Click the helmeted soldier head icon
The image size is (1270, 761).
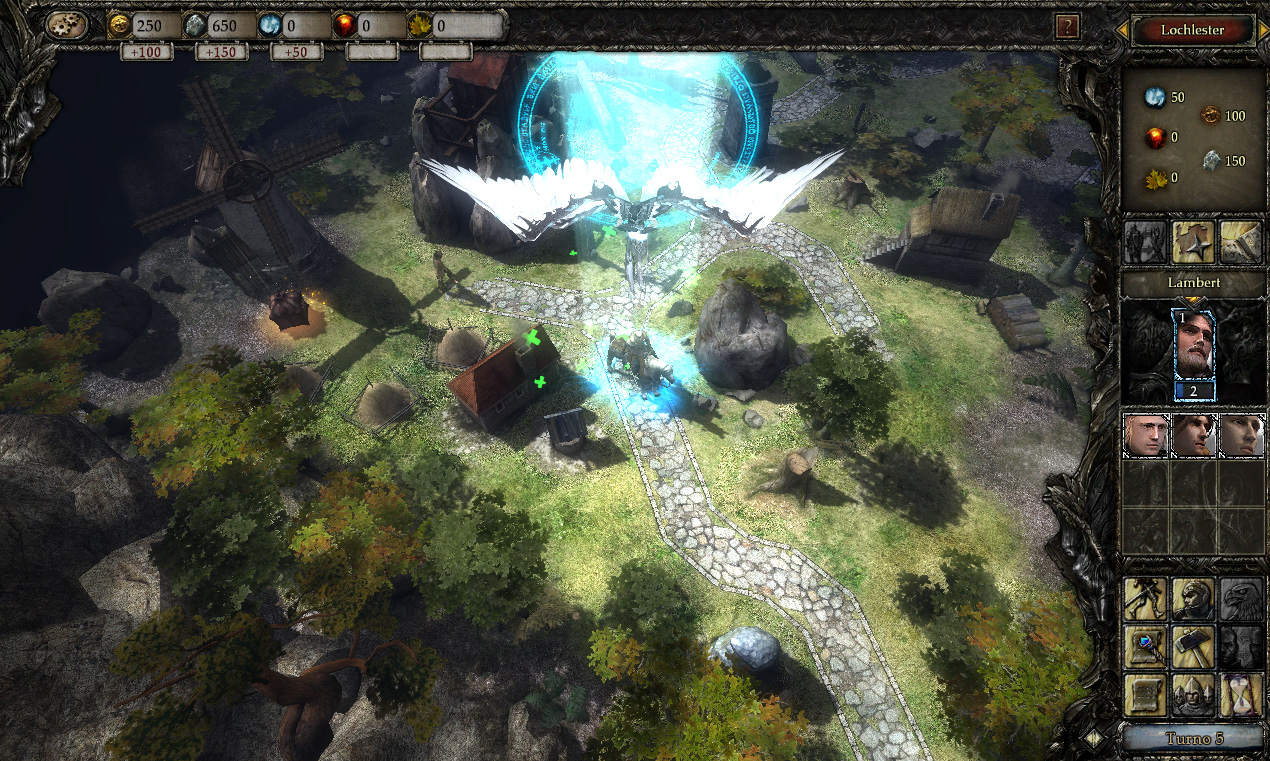(x=1193, y=599)
